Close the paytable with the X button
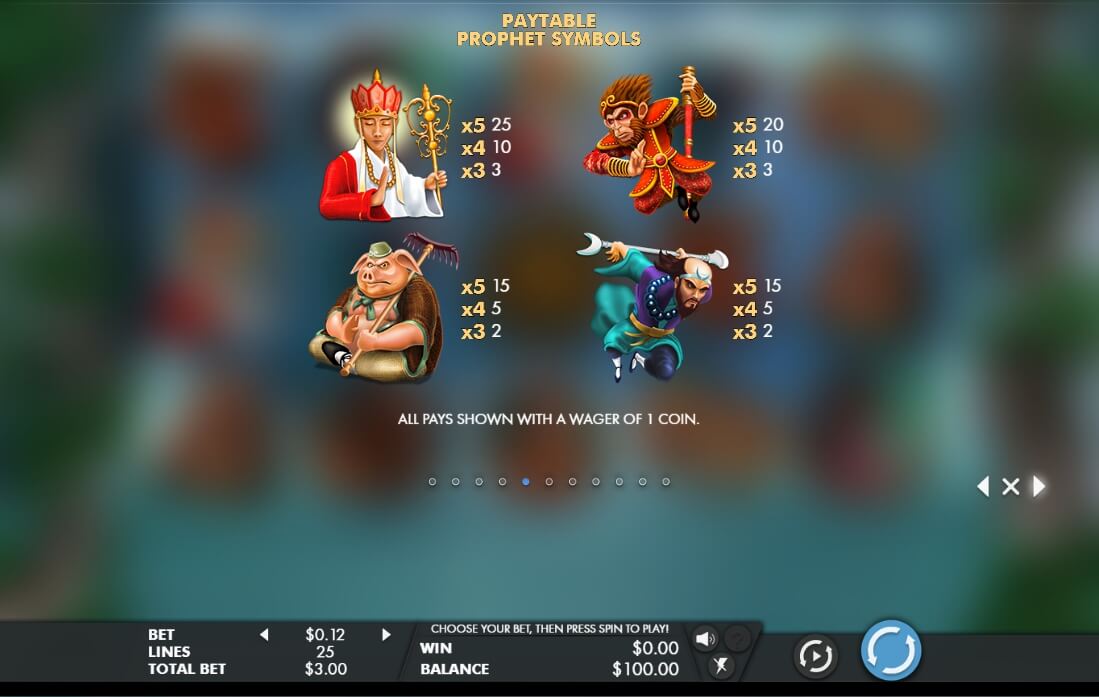Viewport: 1099px width, 697px height. coord(1010,487)
